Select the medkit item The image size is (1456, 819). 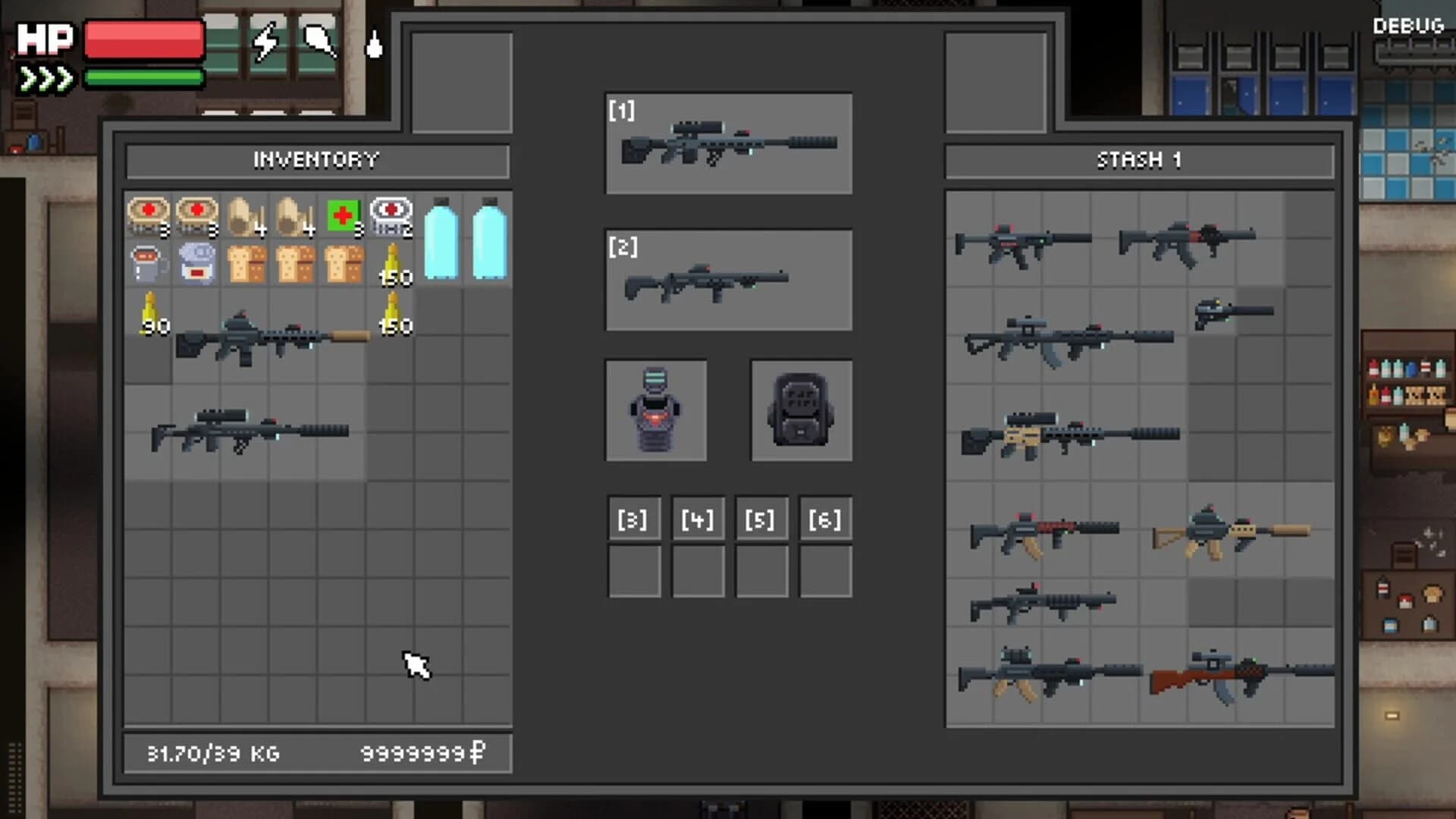click(341, 216)
